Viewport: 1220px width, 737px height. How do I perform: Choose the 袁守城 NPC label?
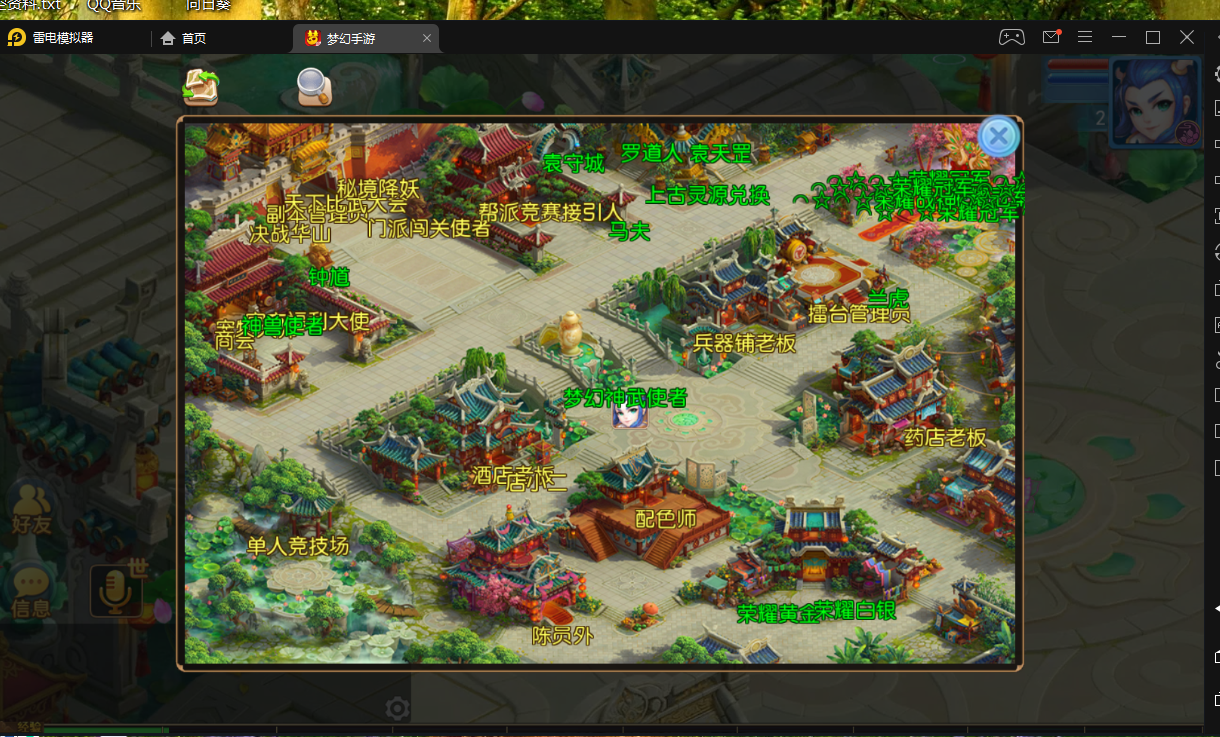click(x=573, y=163)
